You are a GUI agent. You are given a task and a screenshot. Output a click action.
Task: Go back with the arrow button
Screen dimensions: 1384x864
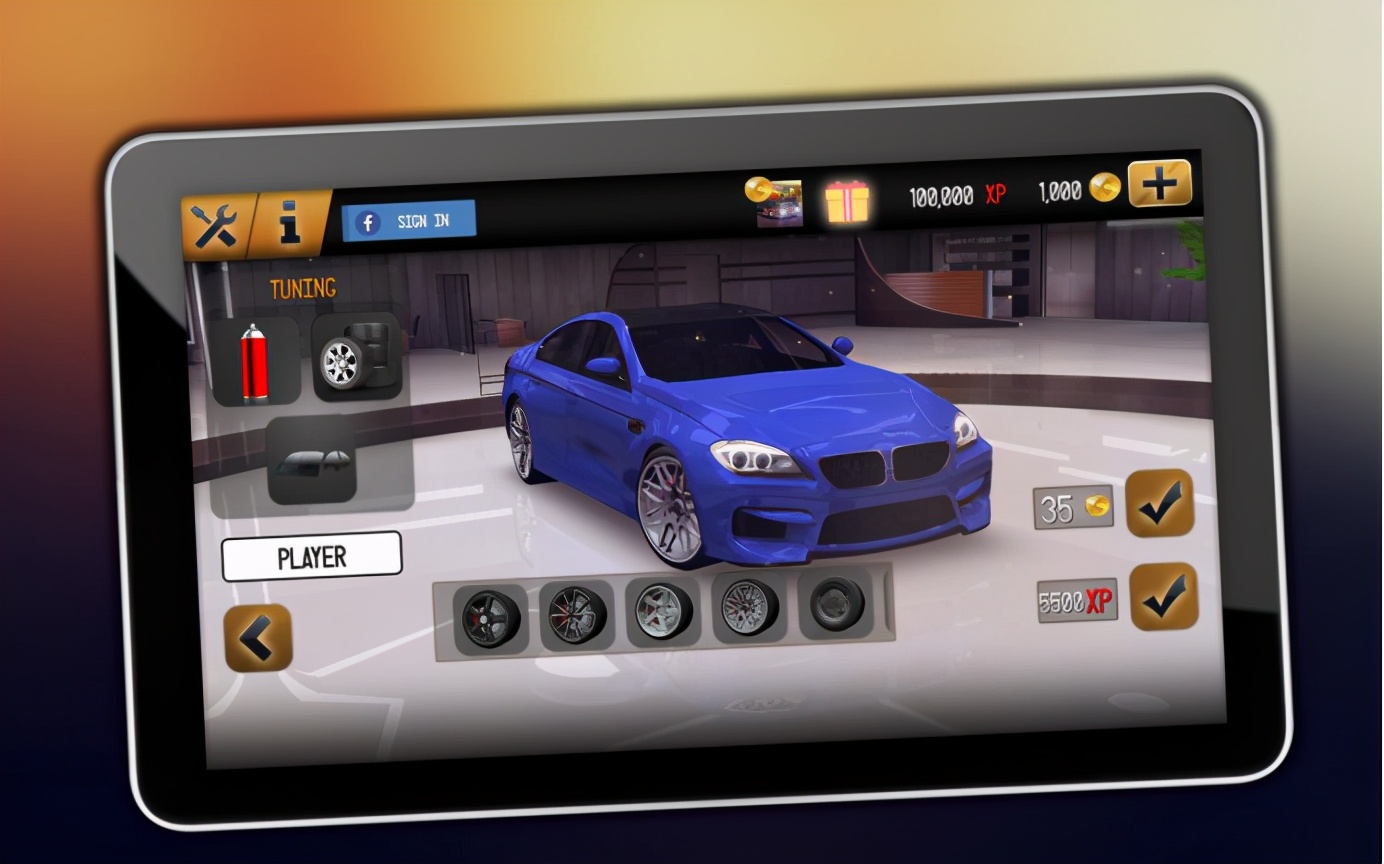pos(258,638)
